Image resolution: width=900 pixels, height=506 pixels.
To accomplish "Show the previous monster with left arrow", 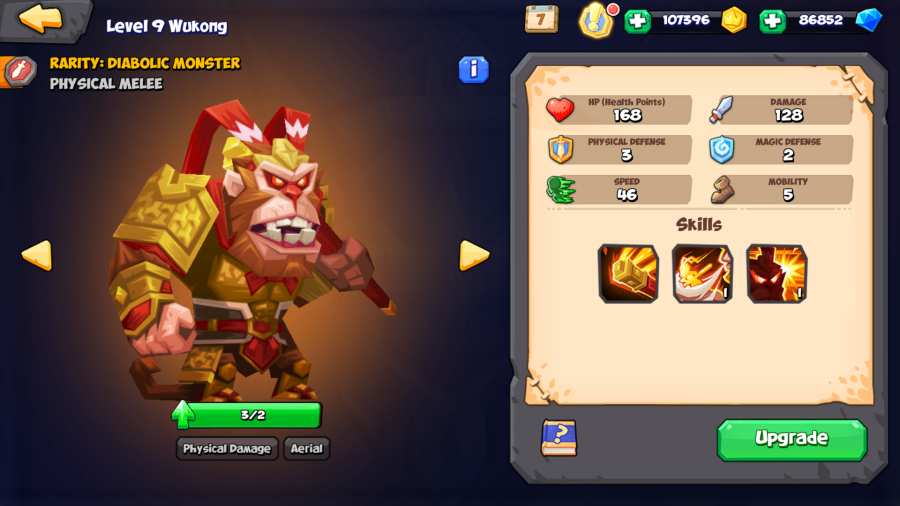I will 37,255.
